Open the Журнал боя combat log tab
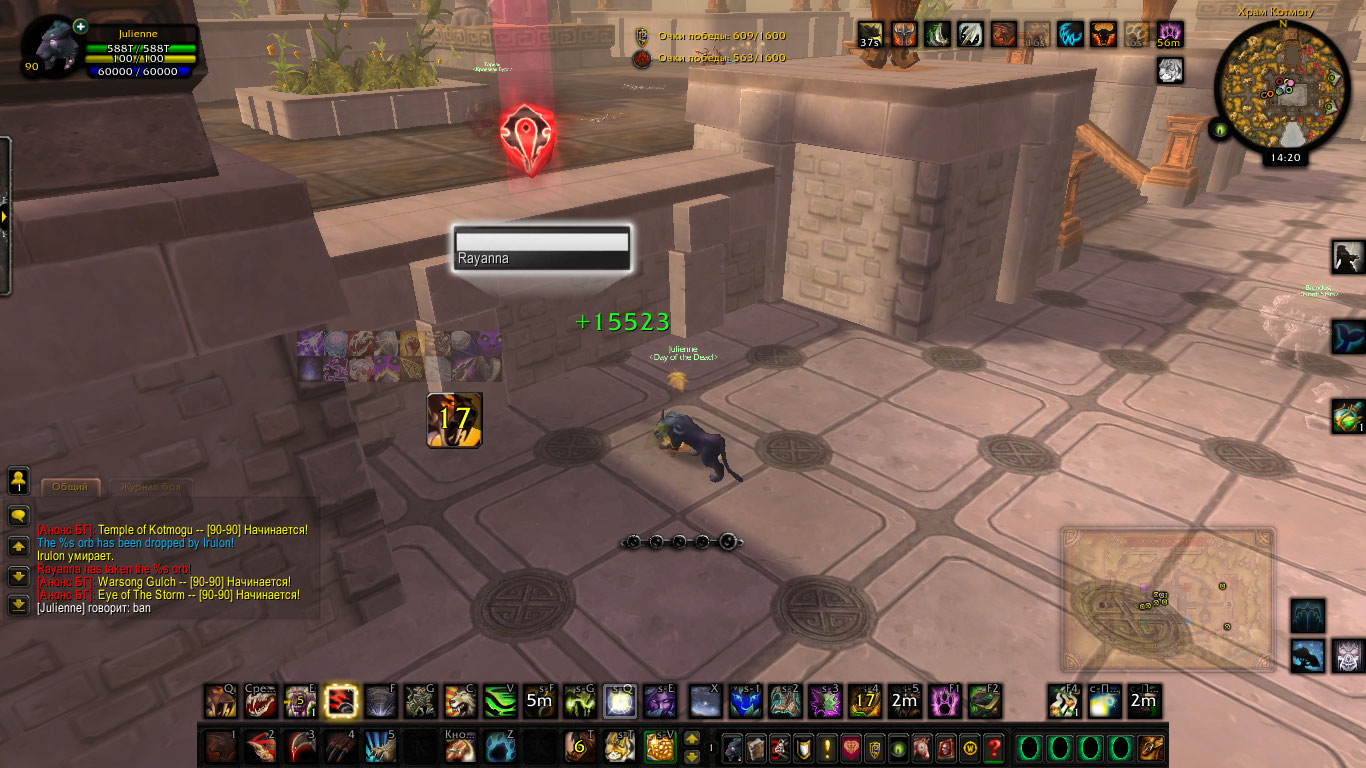Image resolution: width=1366 pixels, height=768 pixels. click(151, 487)
